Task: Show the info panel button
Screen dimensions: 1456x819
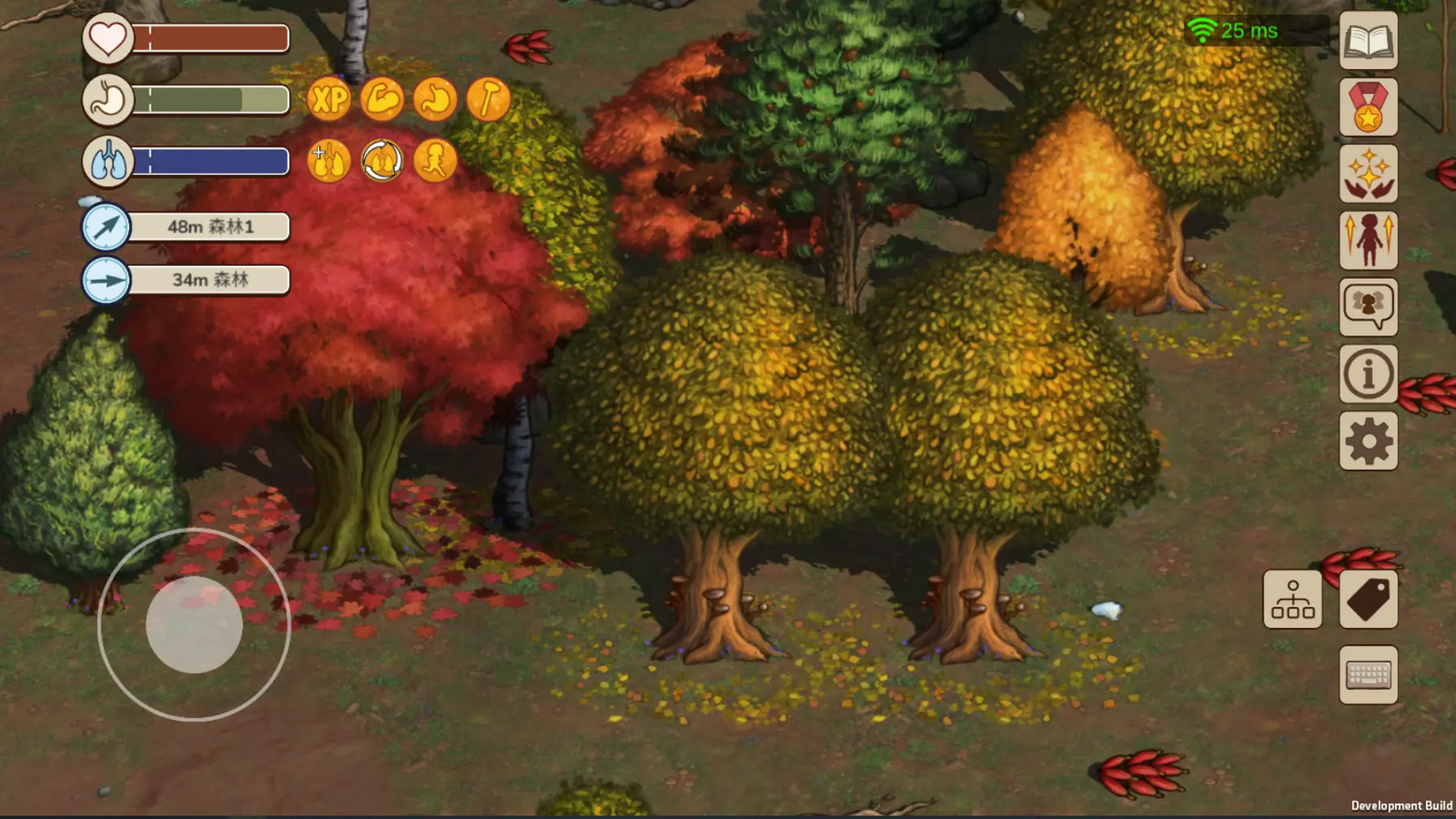Action: pos(1368,374)
